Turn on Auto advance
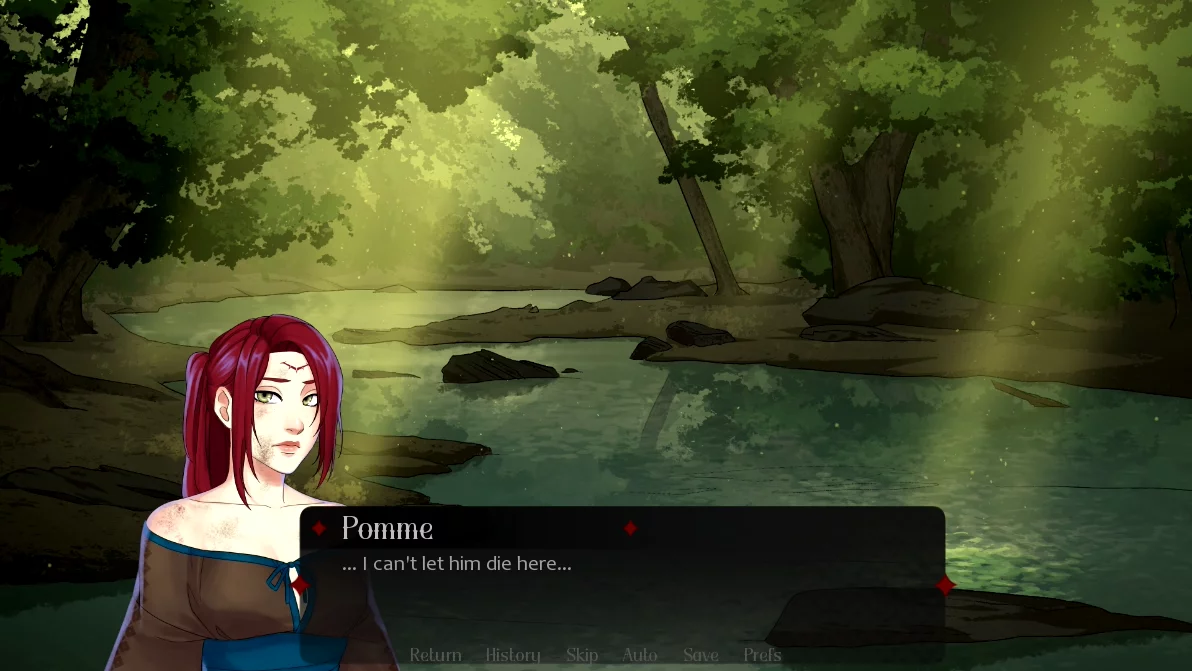Screen dimensions: 1192x671 click(x=640, y=655)
